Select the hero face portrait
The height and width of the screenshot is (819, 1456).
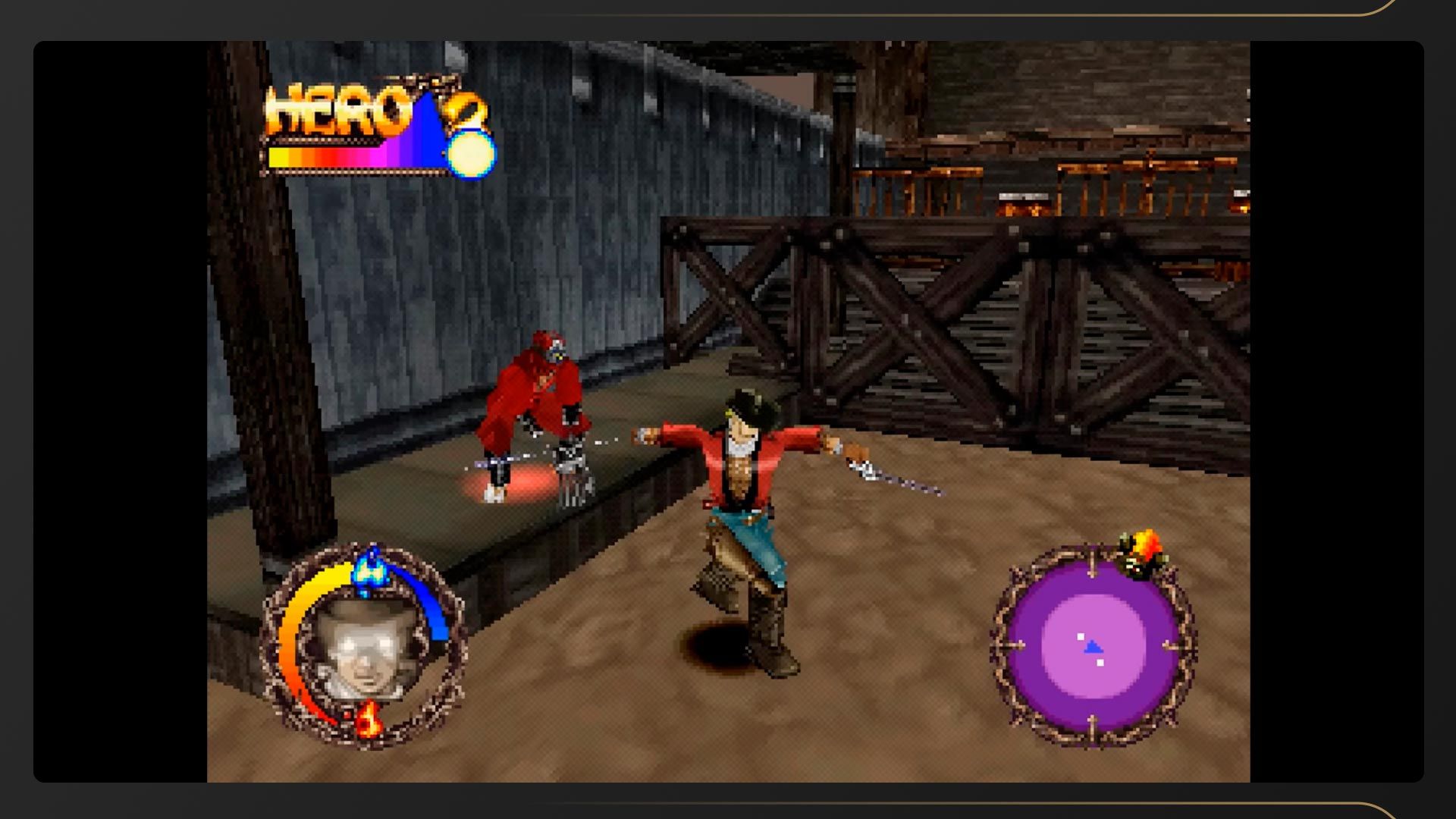(x=366, y=647)
